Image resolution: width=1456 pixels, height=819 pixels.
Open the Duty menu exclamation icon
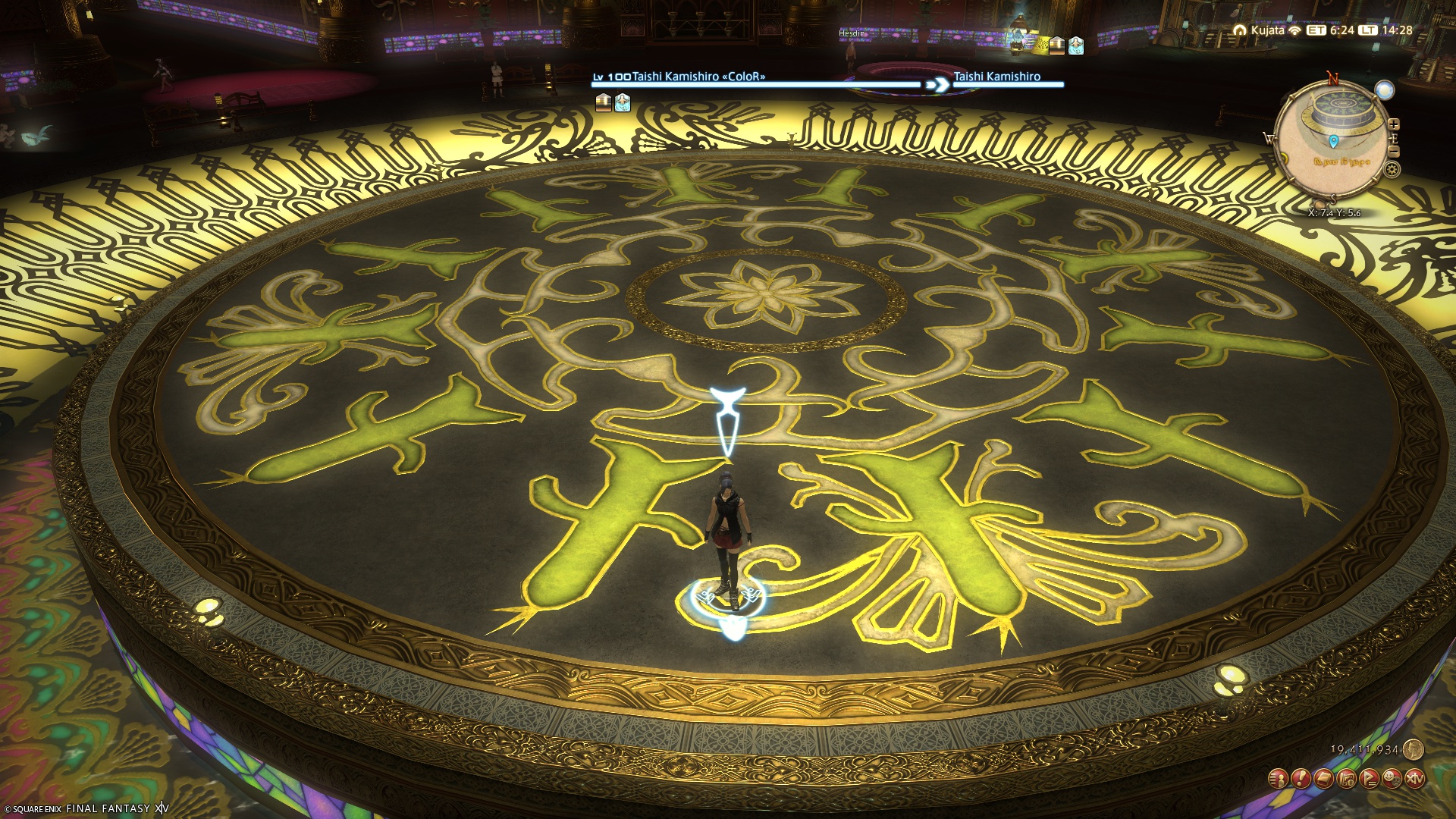pyautogui.click(x=1301, y=778)
